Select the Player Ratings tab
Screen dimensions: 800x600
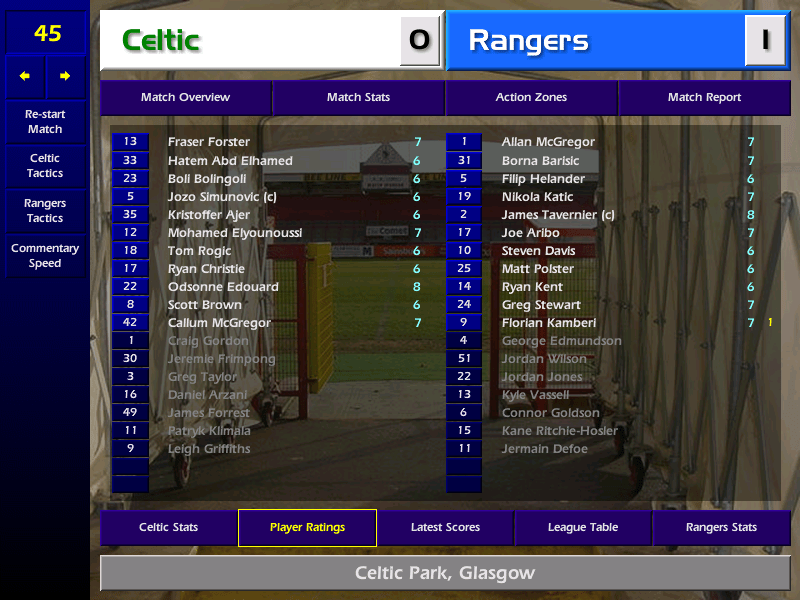pos(307,527)
